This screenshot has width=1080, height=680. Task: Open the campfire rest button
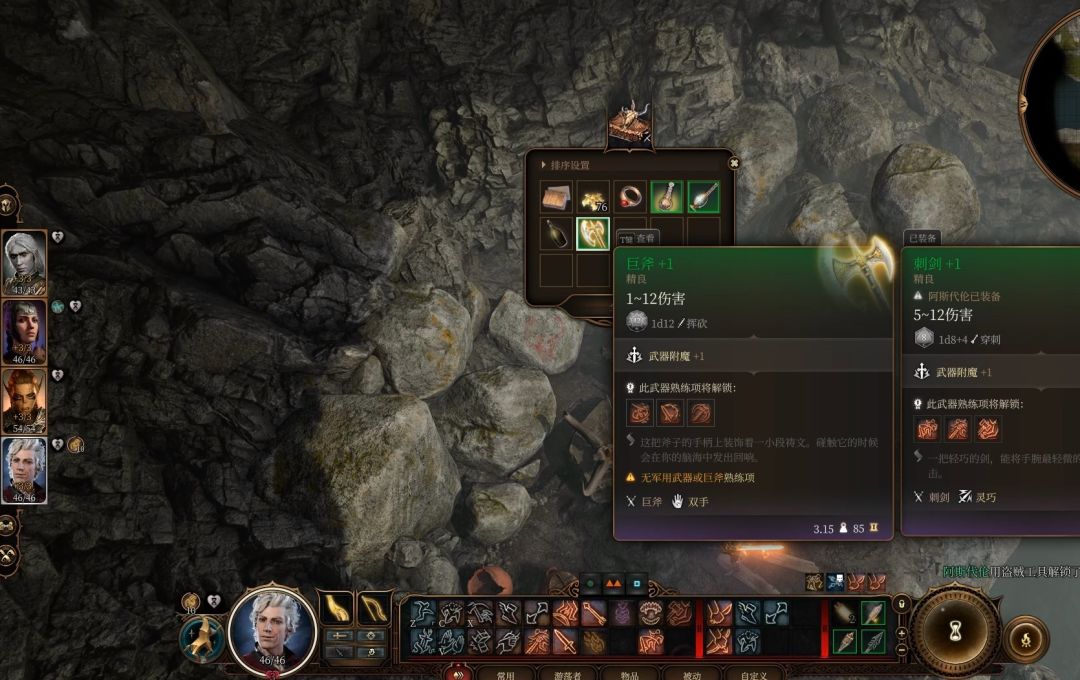point(1025,639)
